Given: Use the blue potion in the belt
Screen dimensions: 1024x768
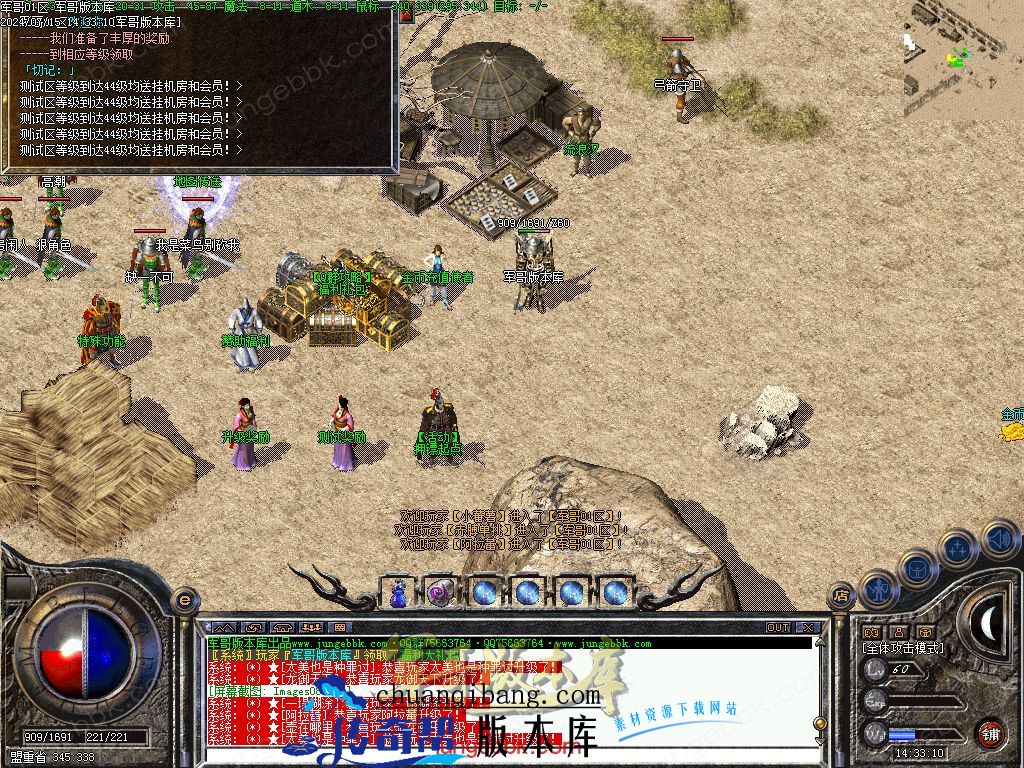Looking at the screenshot, I should 398,592.
